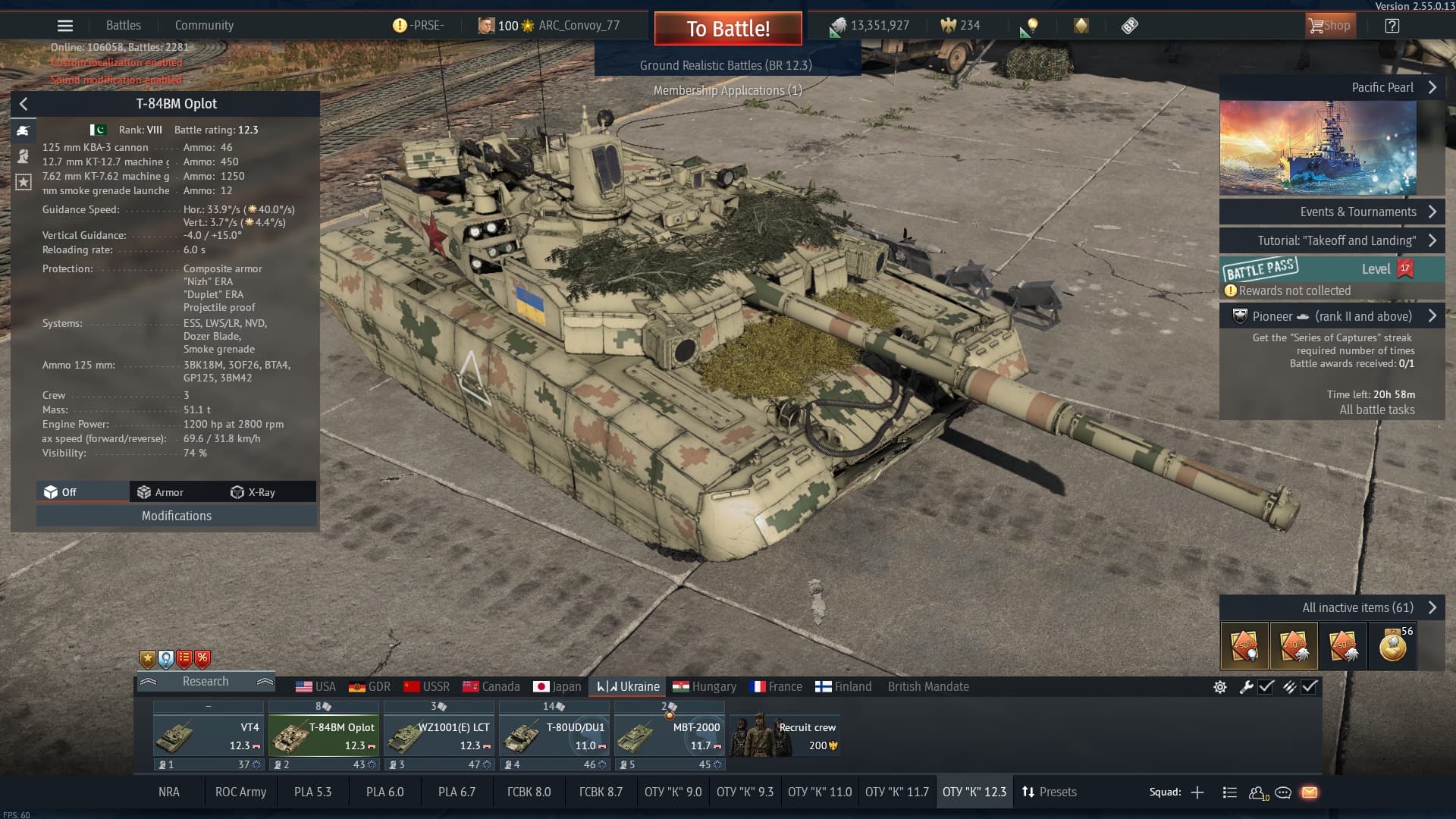The width and height of the screenshot is (1456, 819).
Task: Switch vehicle view to Armor mode
Action: coord(161,492)
